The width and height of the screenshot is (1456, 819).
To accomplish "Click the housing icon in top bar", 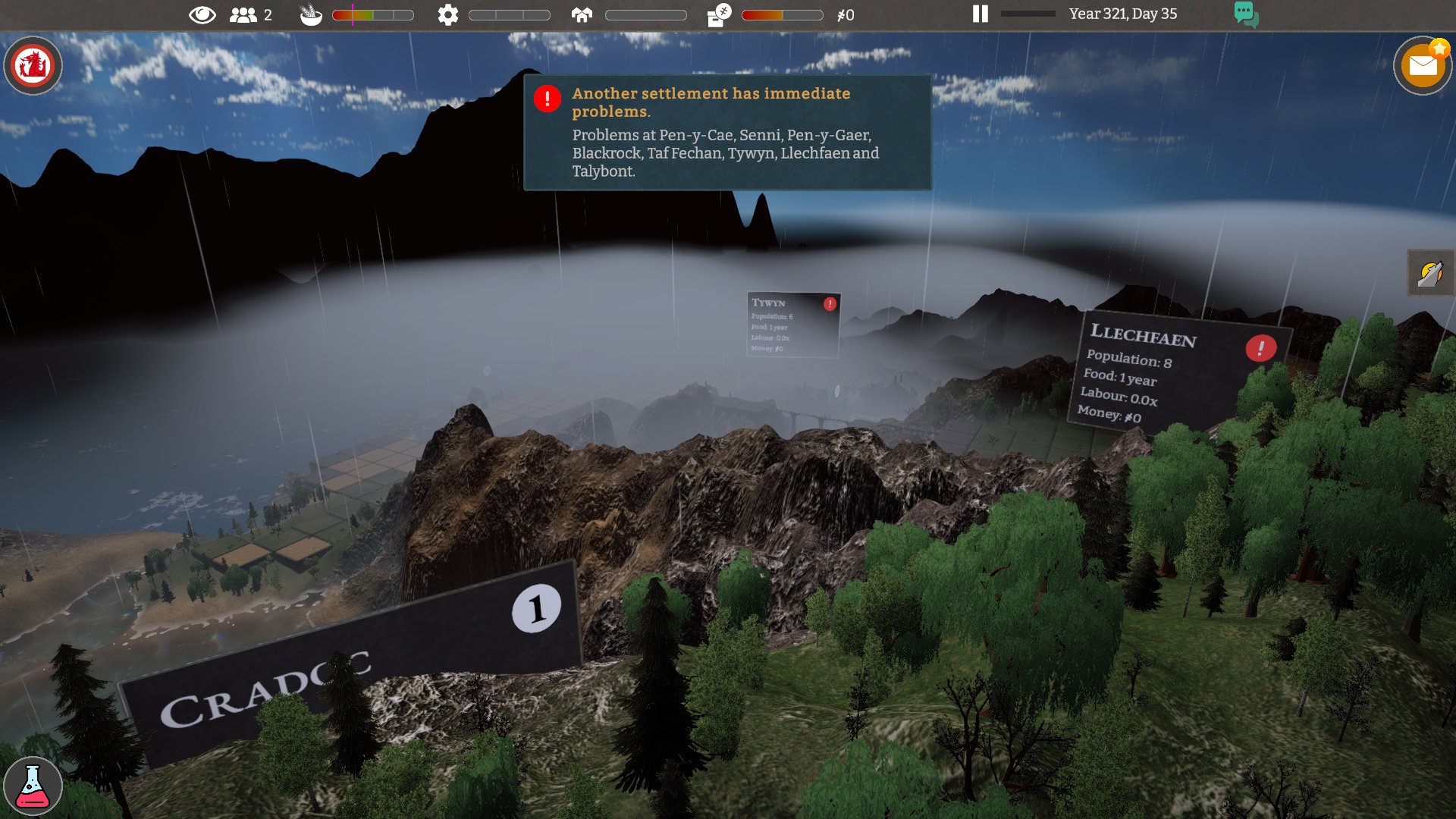I will coord(582,14).
